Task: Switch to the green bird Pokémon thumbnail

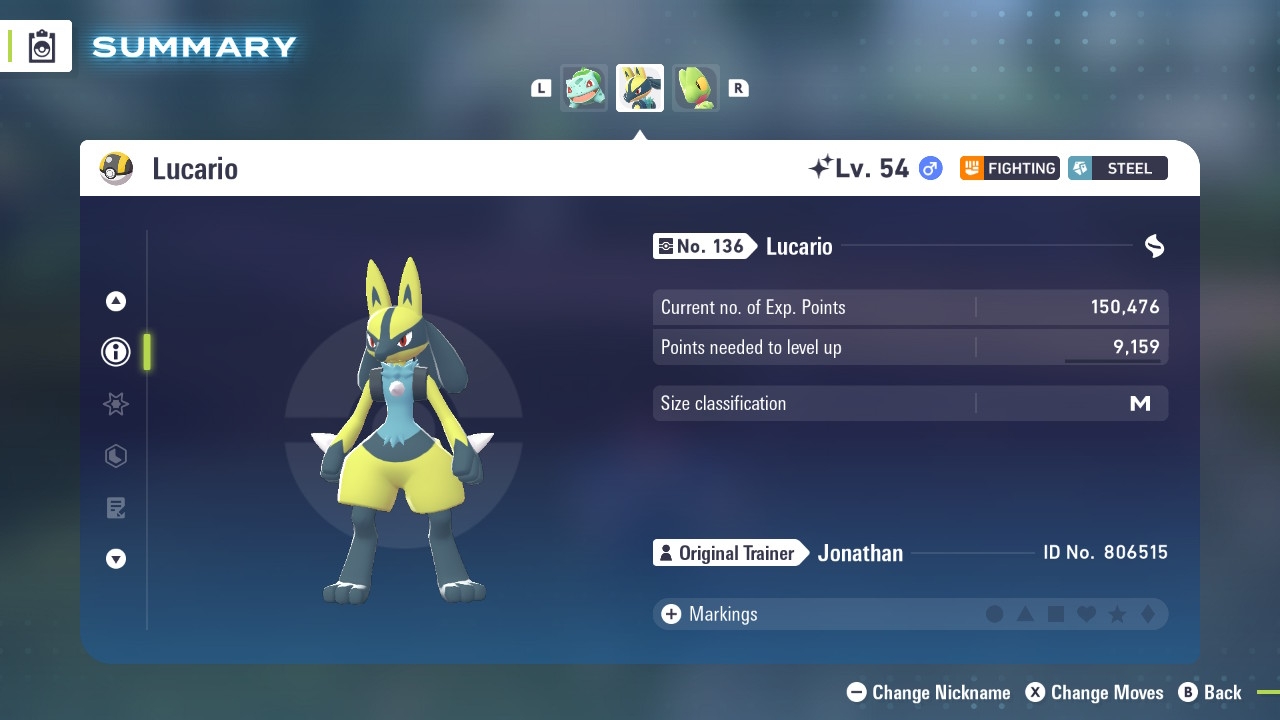Action: [x=695, y=88]
